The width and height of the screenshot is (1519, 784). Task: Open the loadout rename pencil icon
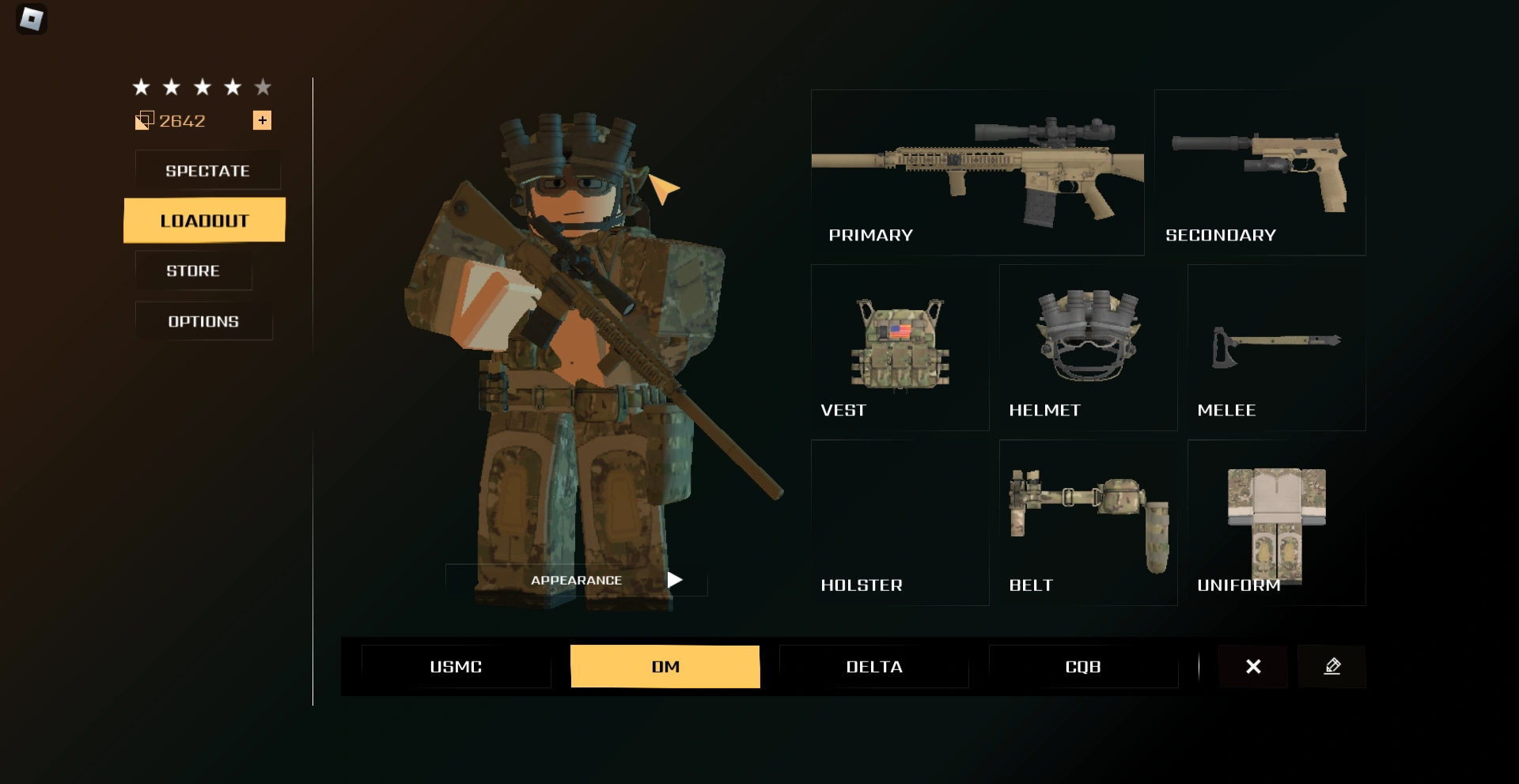pos(1332,666)
